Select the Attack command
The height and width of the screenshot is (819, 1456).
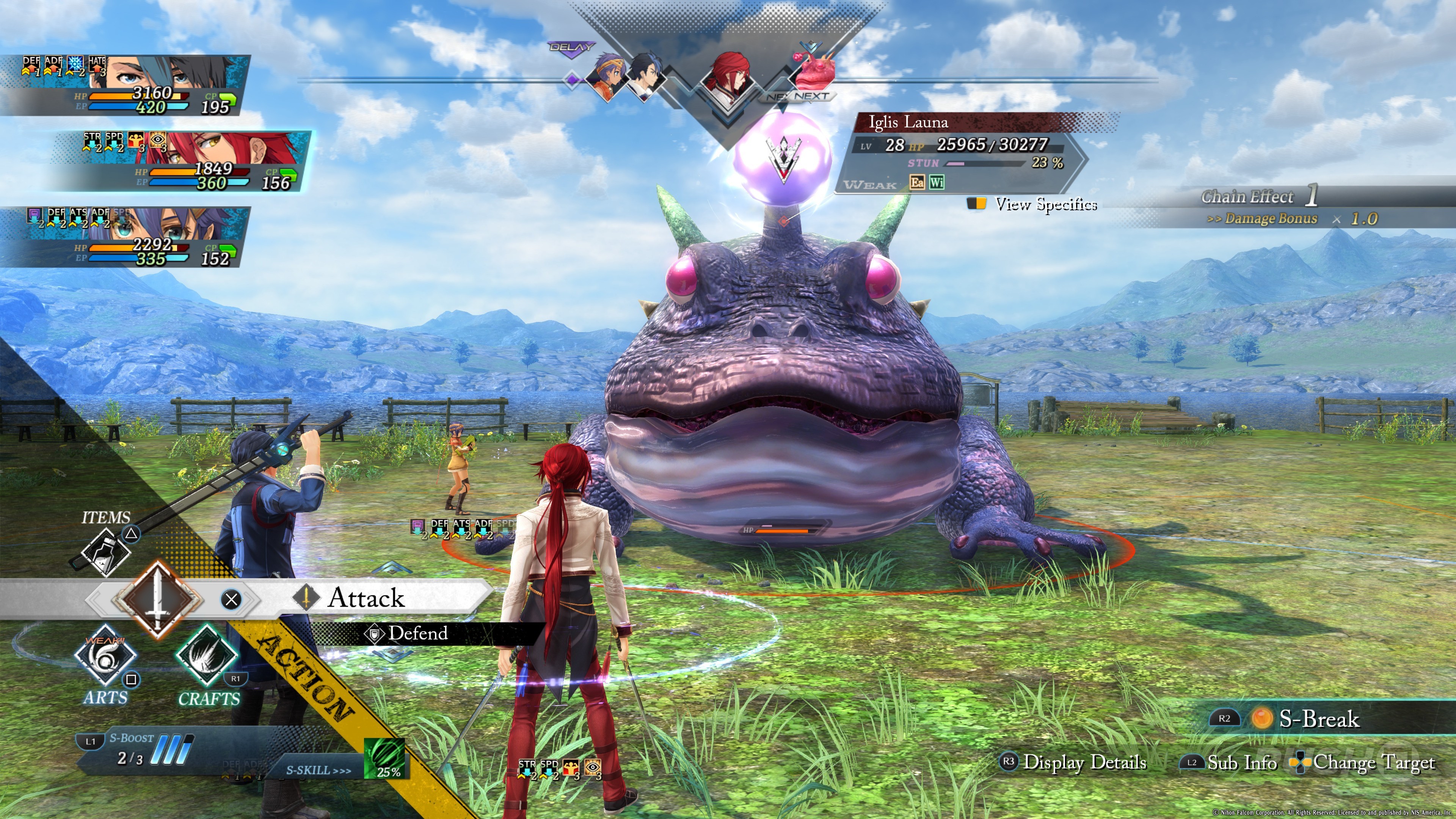tap(366, 598)
